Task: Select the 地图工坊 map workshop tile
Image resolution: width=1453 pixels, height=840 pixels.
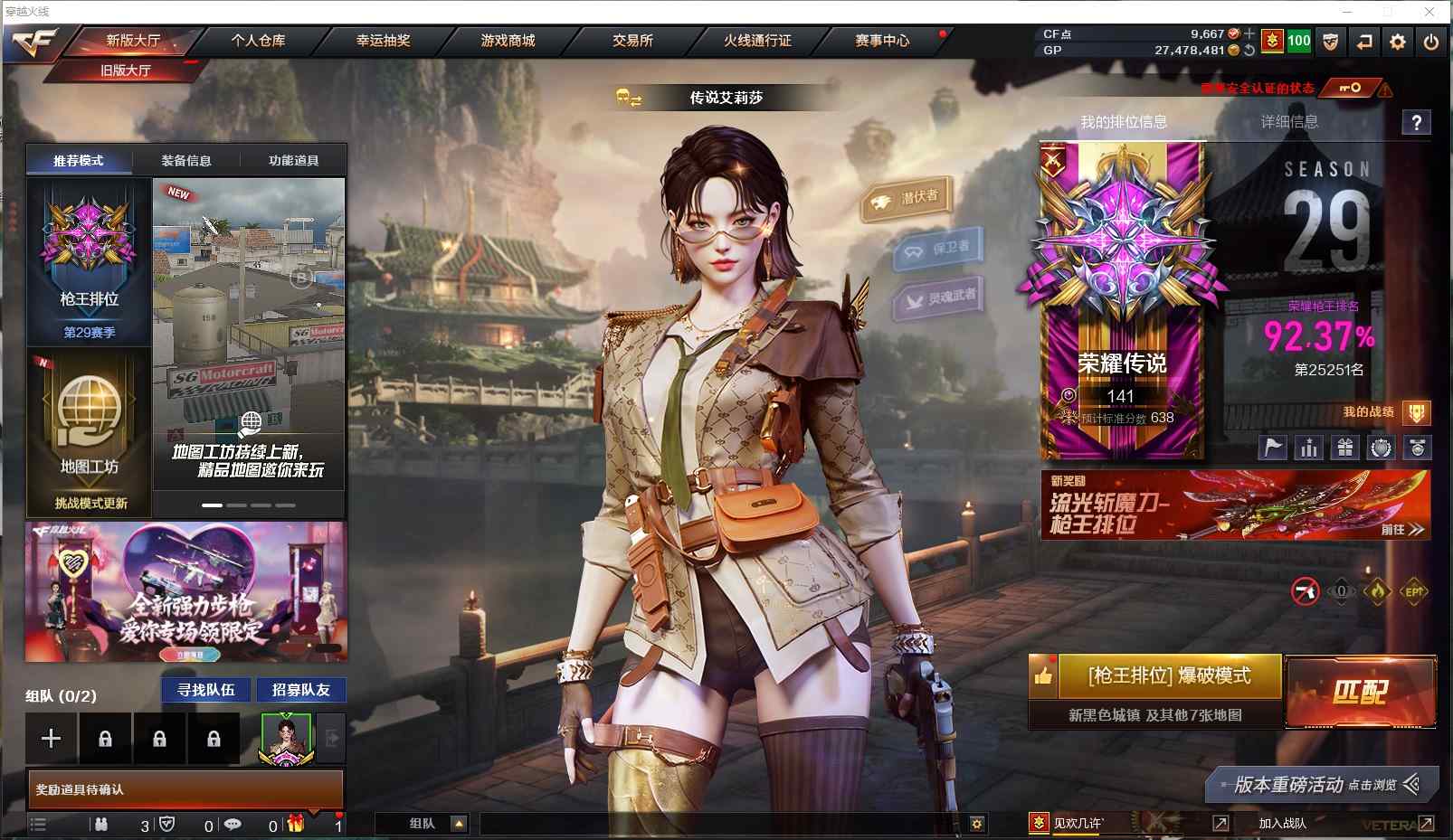Action: 90,432
